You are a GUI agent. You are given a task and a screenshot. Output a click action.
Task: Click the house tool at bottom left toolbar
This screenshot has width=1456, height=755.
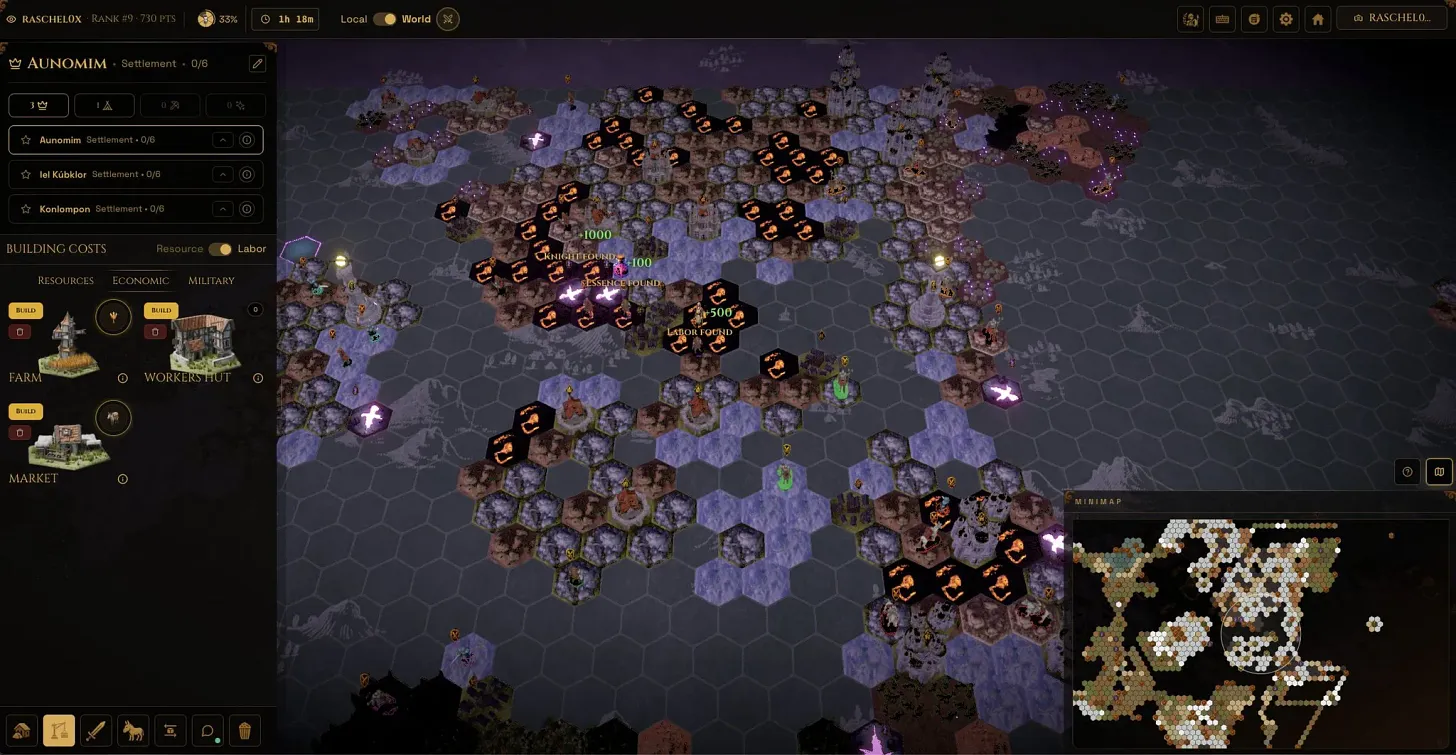tap(22, 730)
